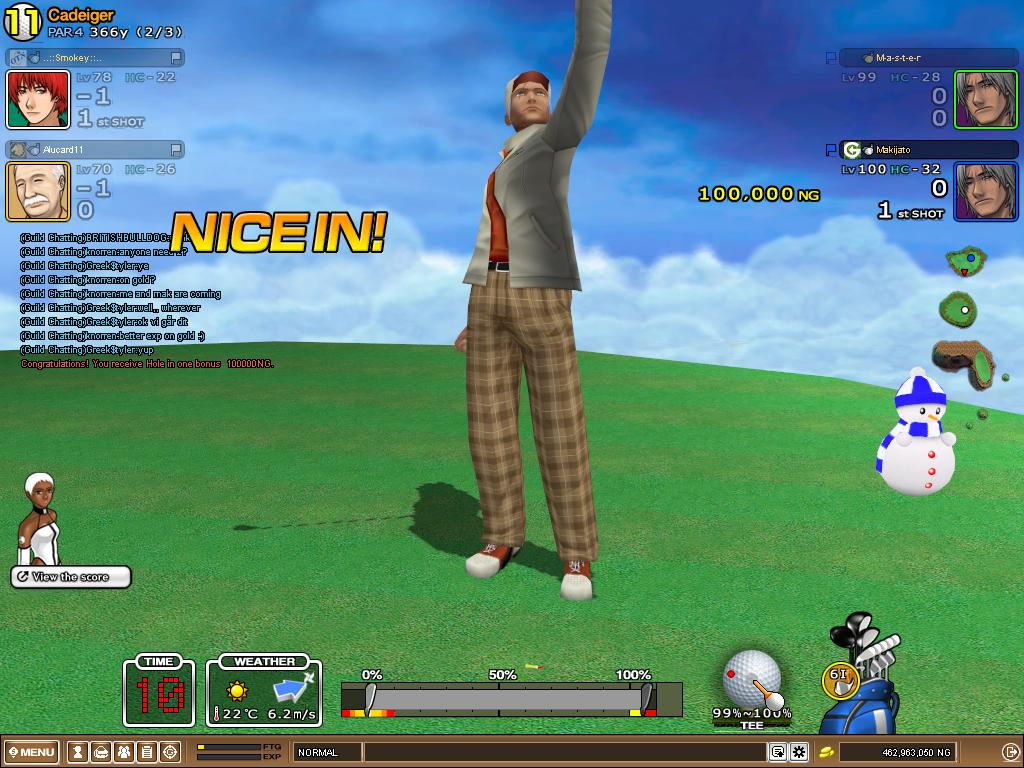Click the chat input field
The height and width of the screenshot is (768, 1024).
point(565,752)
